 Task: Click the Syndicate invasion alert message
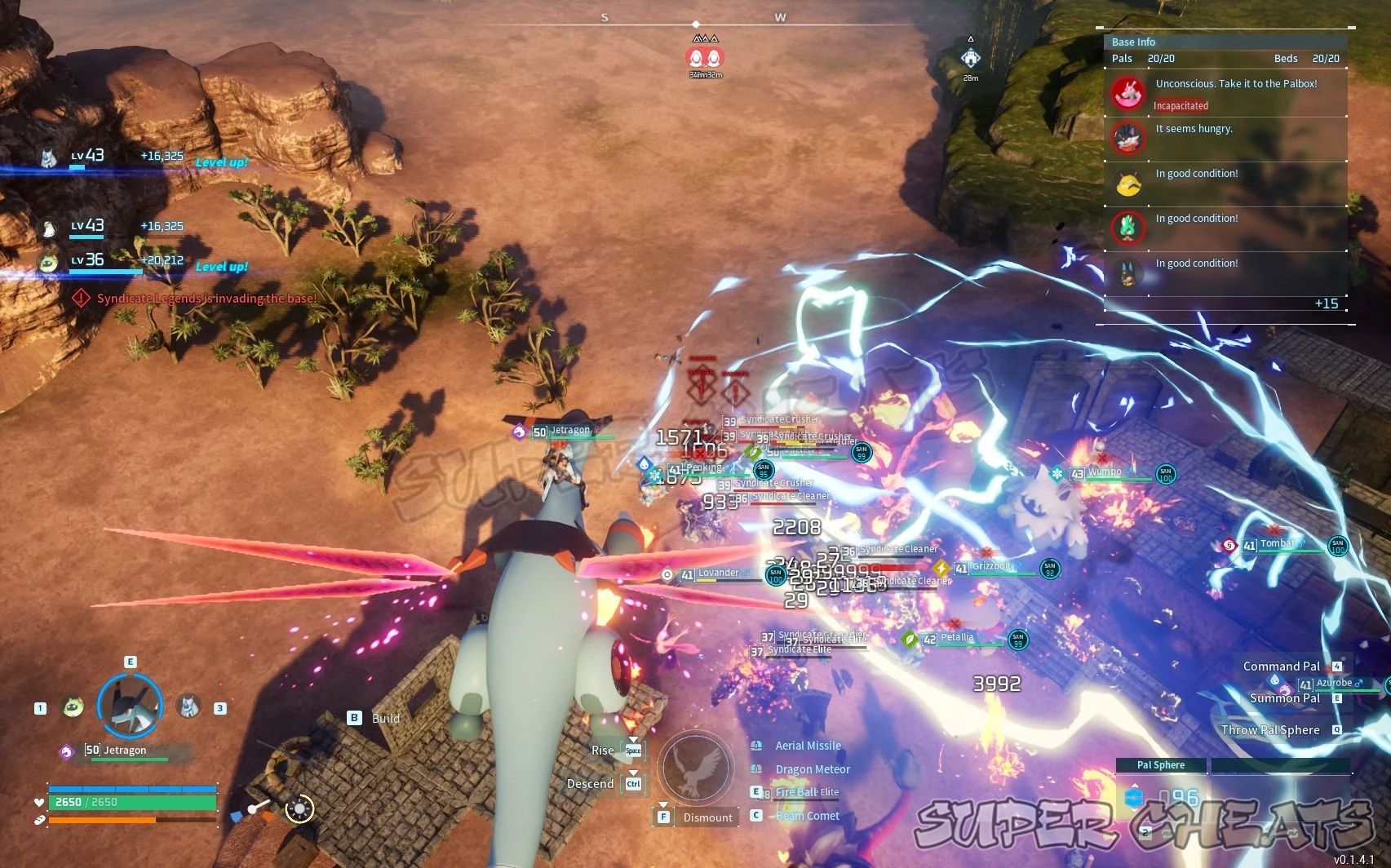tap(206, 299)
